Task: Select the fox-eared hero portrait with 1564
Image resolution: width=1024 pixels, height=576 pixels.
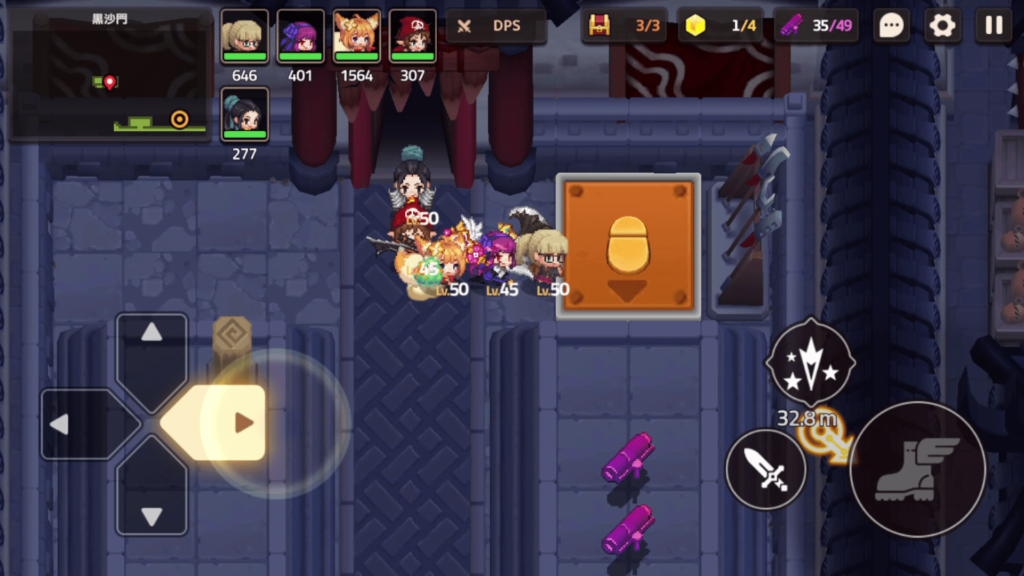Action: coord(356,38)
